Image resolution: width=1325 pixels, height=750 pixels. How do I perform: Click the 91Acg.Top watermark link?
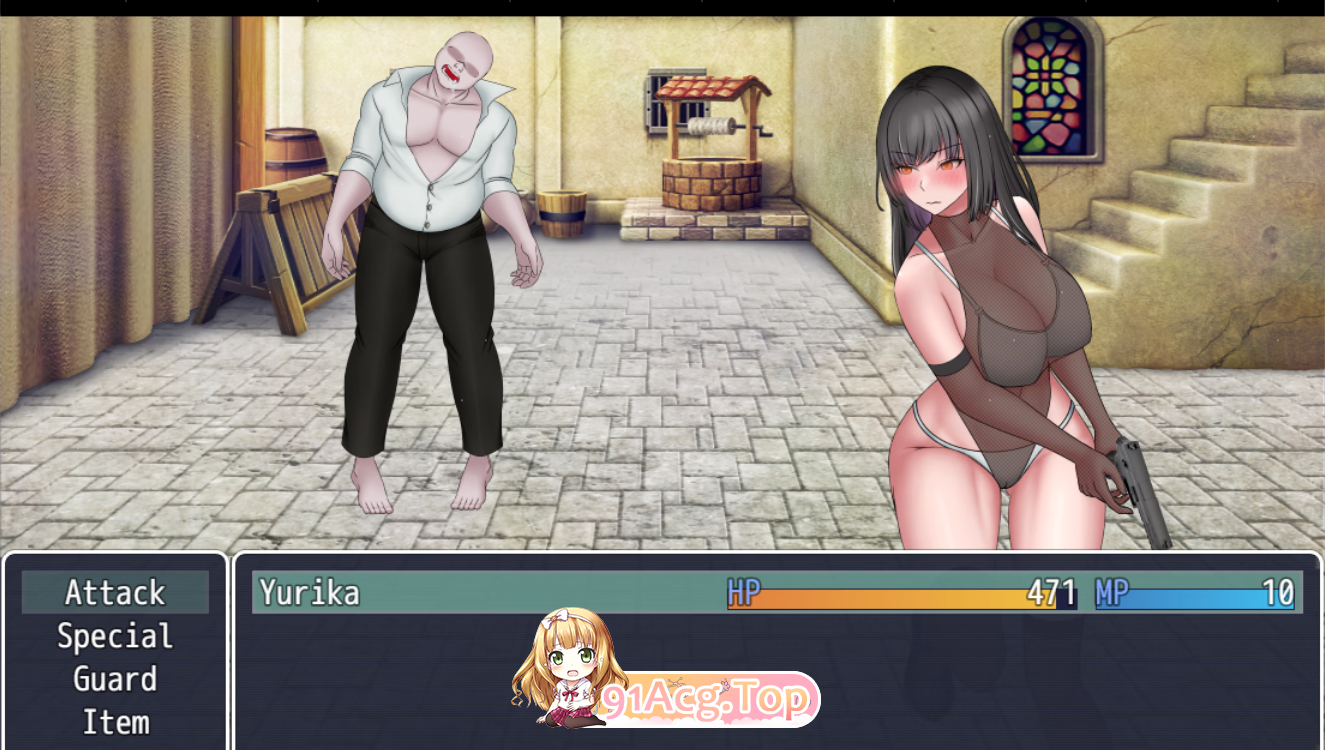click(706, 700)
